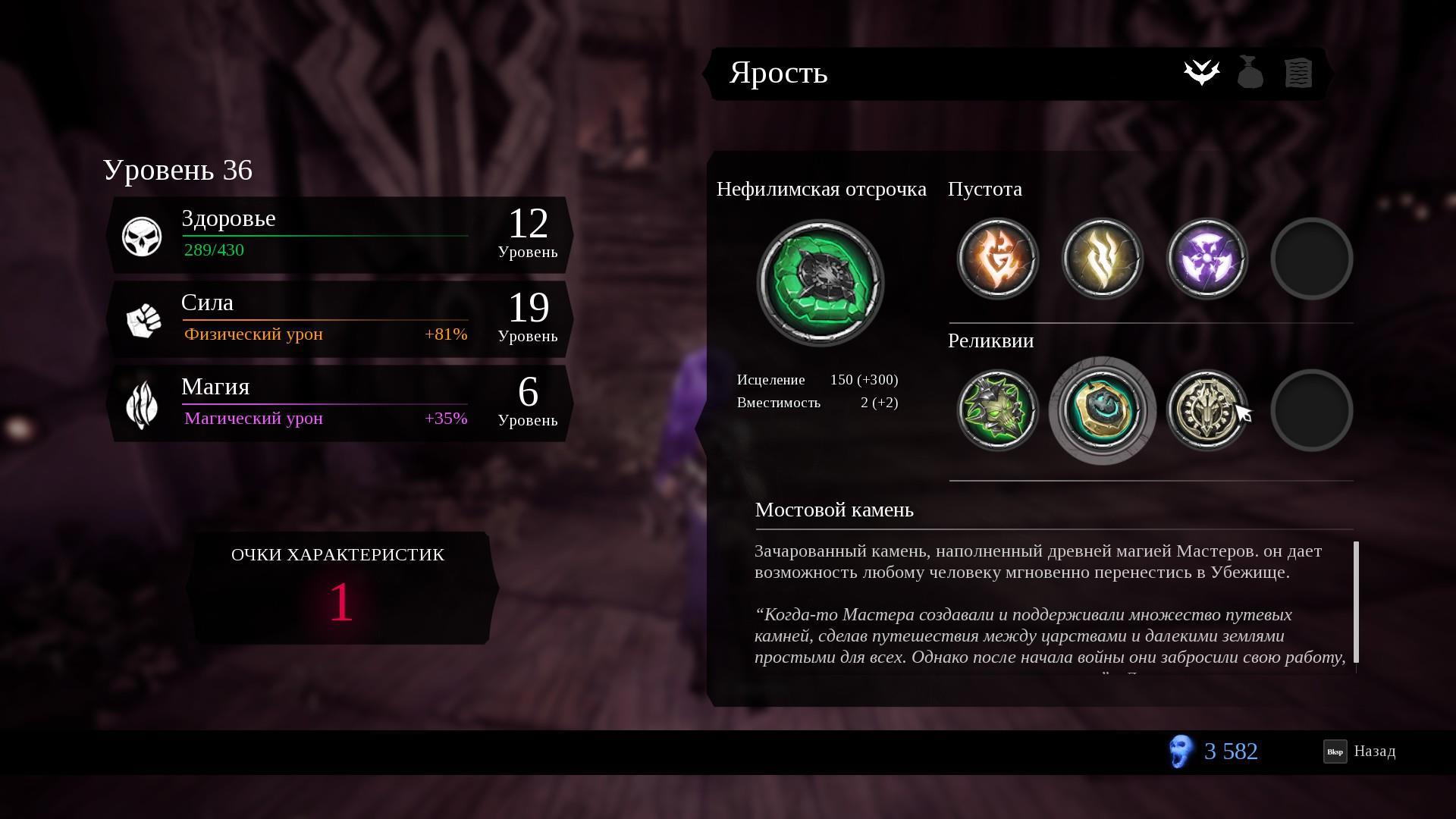Click the item description scrollbar

click(1356, 602)
